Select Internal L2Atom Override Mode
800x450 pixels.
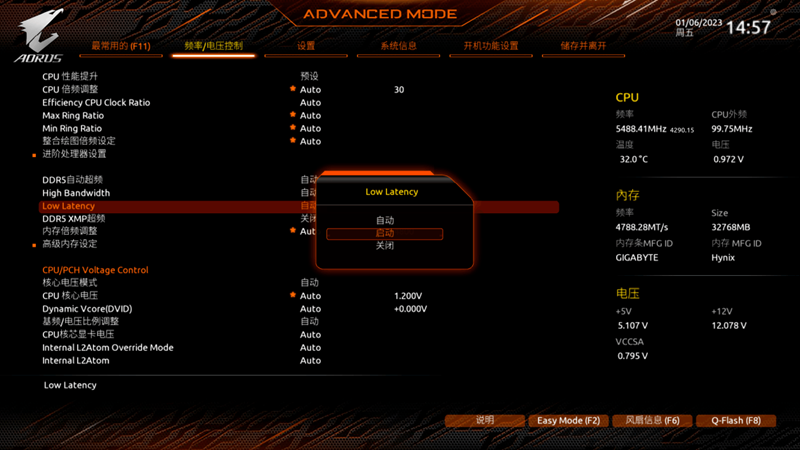pos(108,347)
